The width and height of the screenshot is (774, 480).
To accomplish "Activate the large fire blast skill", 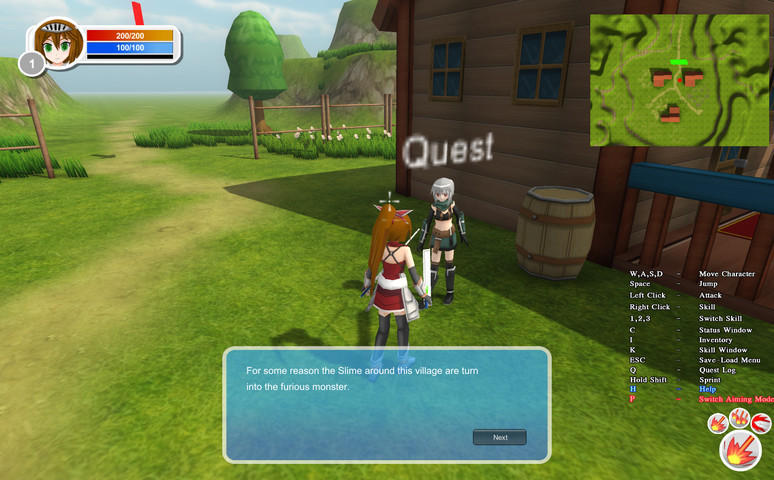I will 740,451.
